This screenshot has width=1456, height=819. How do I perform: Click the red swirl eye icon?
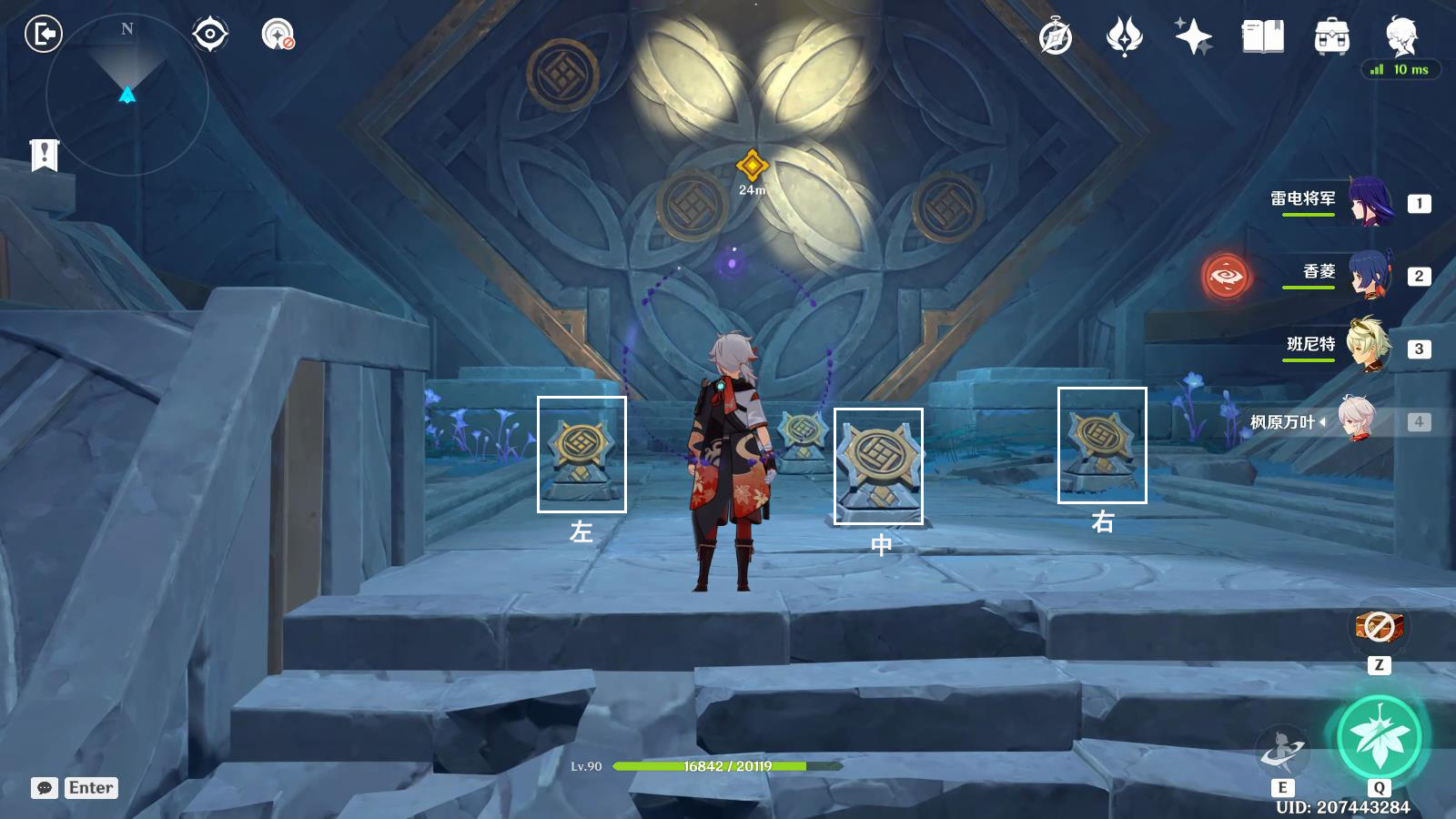tap(1225, 276)
